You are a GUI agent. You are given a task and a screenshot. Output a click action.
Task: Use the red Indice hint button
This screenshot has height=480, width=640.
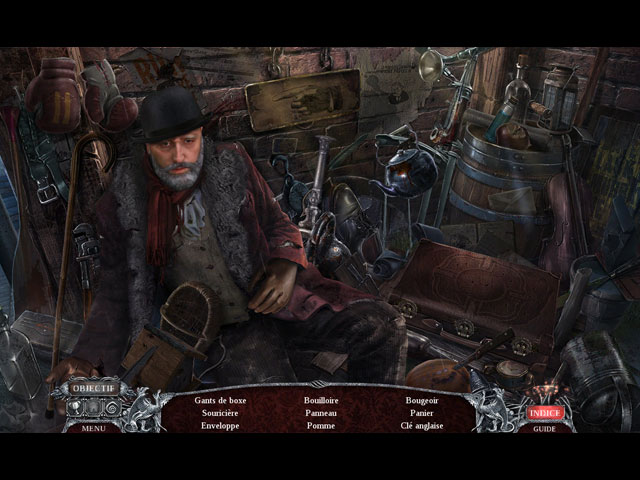pyautogui.click(x=545, y=411)
